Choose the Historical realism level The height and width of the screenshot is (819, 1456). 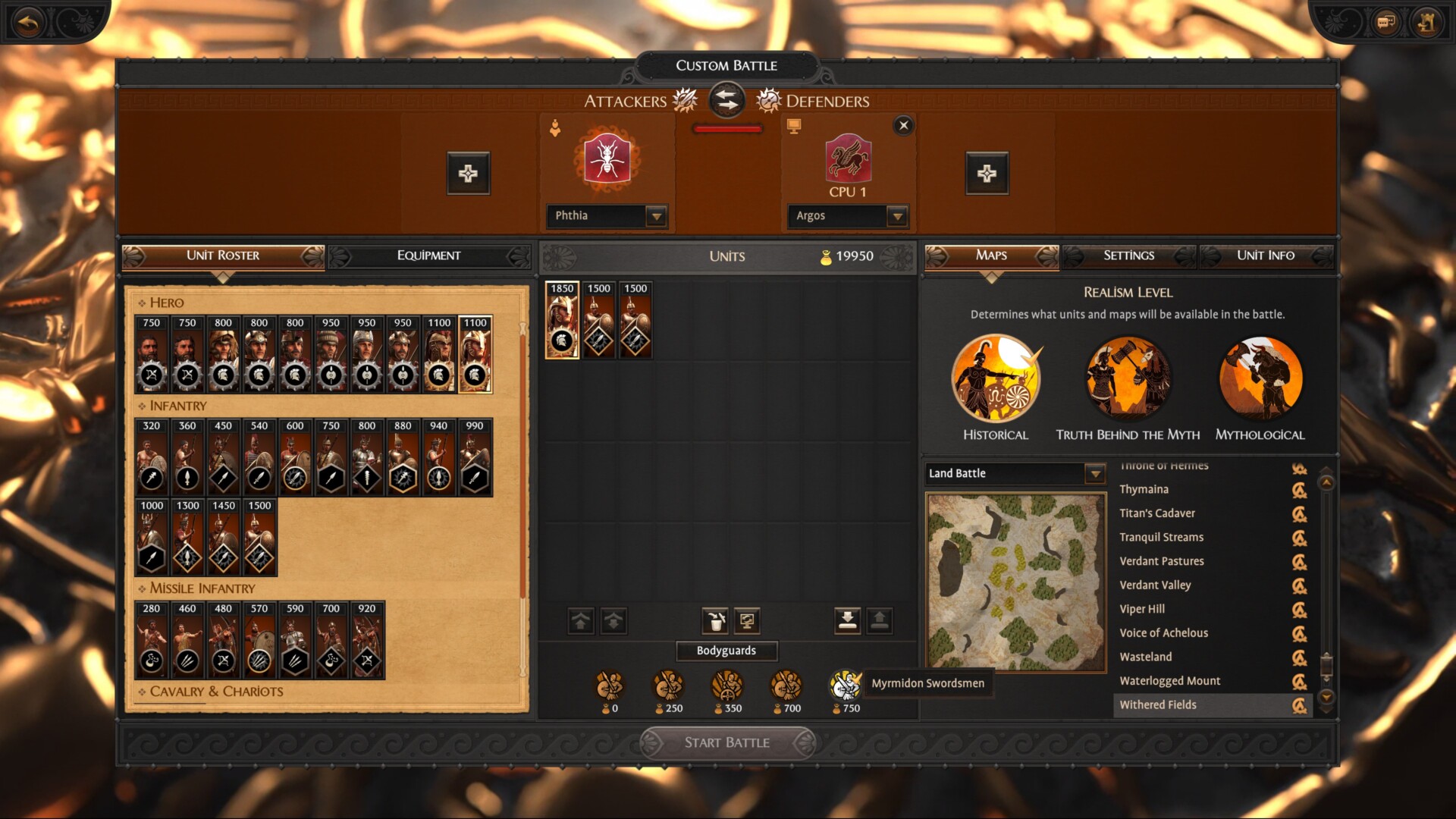tap(996, 379)
